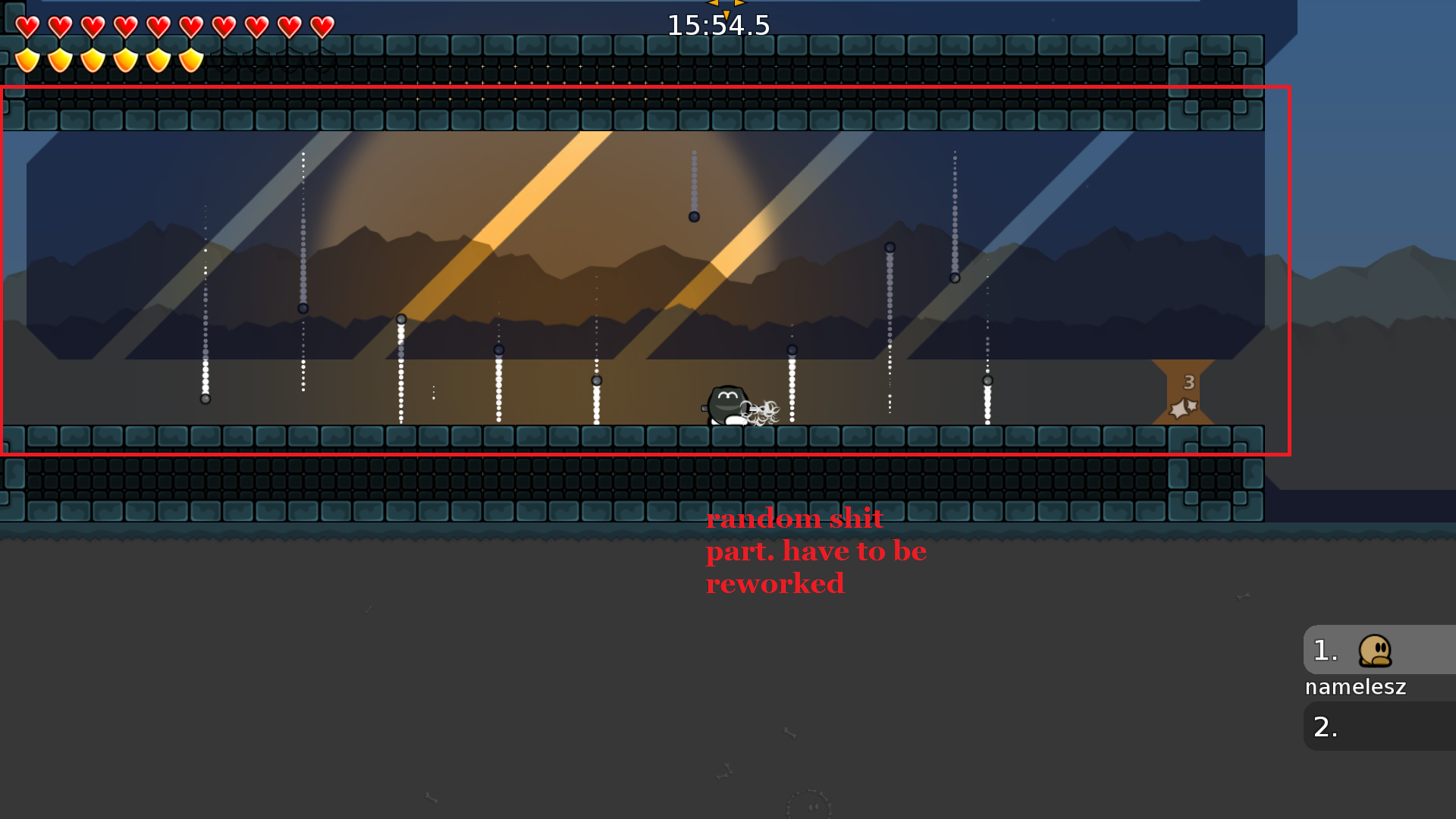Click the namelesz name label

coord(1355,687)
